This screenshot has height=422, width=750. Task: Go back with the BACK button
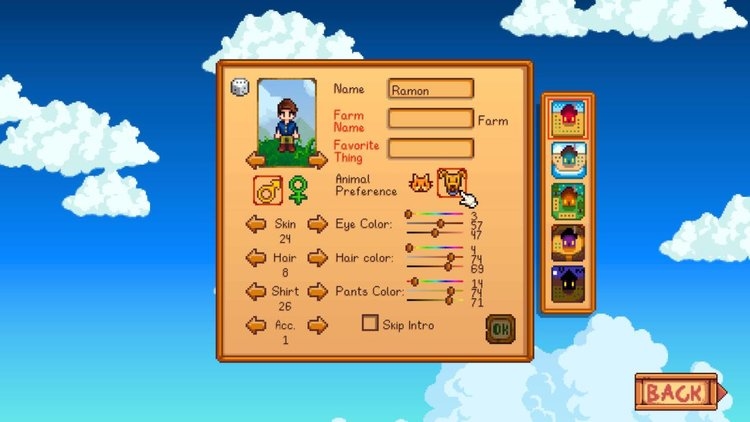point(675,392)
